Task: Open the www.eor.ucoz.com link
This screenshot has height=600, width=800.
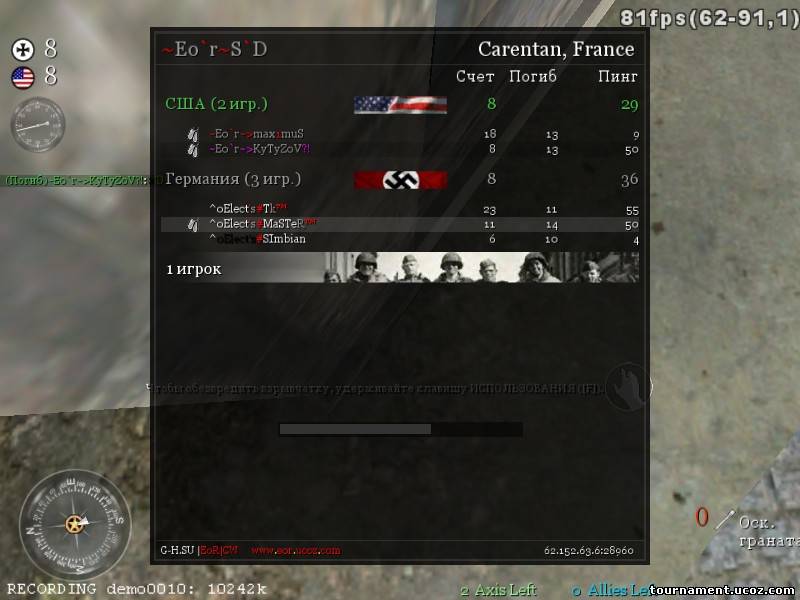Action: point(295,550)
